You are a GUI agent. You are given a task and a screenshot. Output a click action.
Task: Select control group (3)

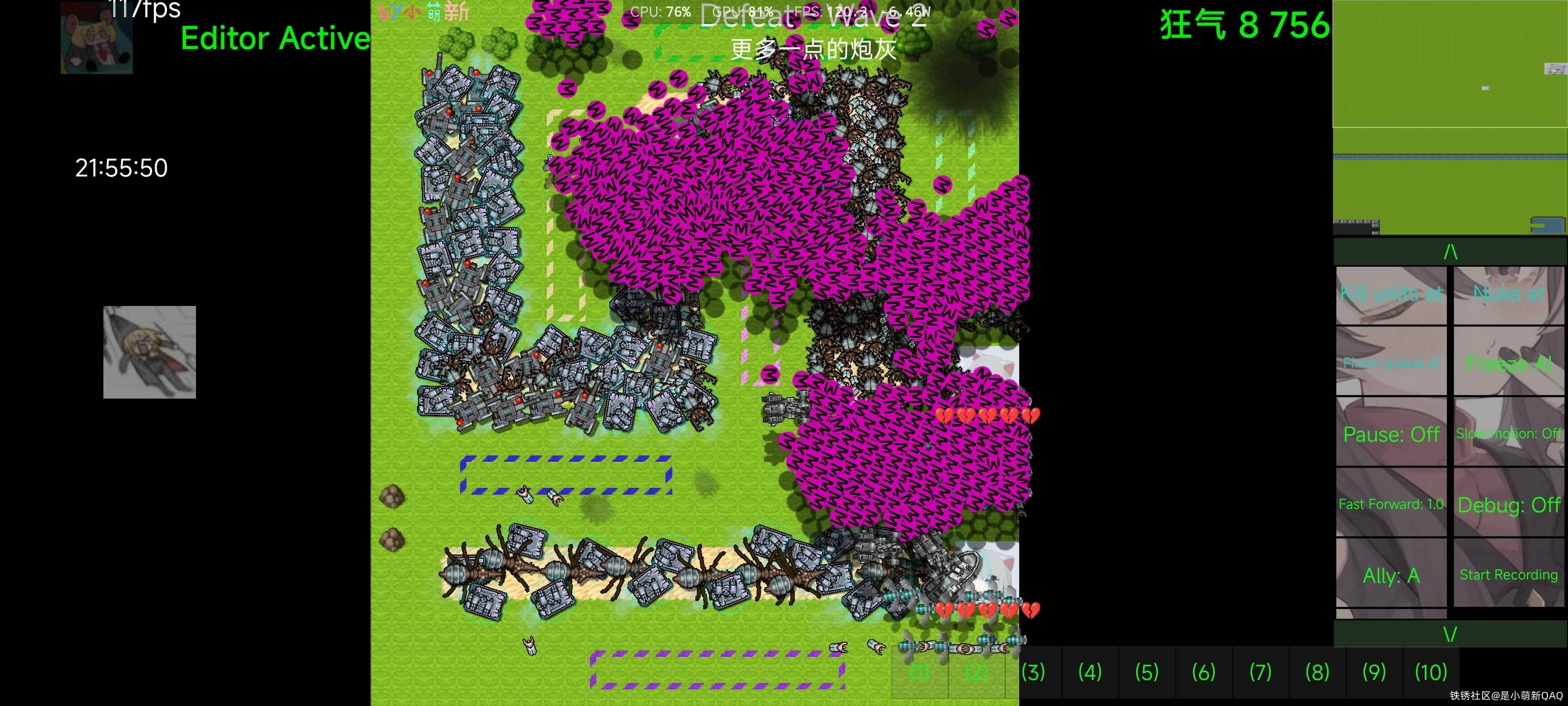(1033, 673)
